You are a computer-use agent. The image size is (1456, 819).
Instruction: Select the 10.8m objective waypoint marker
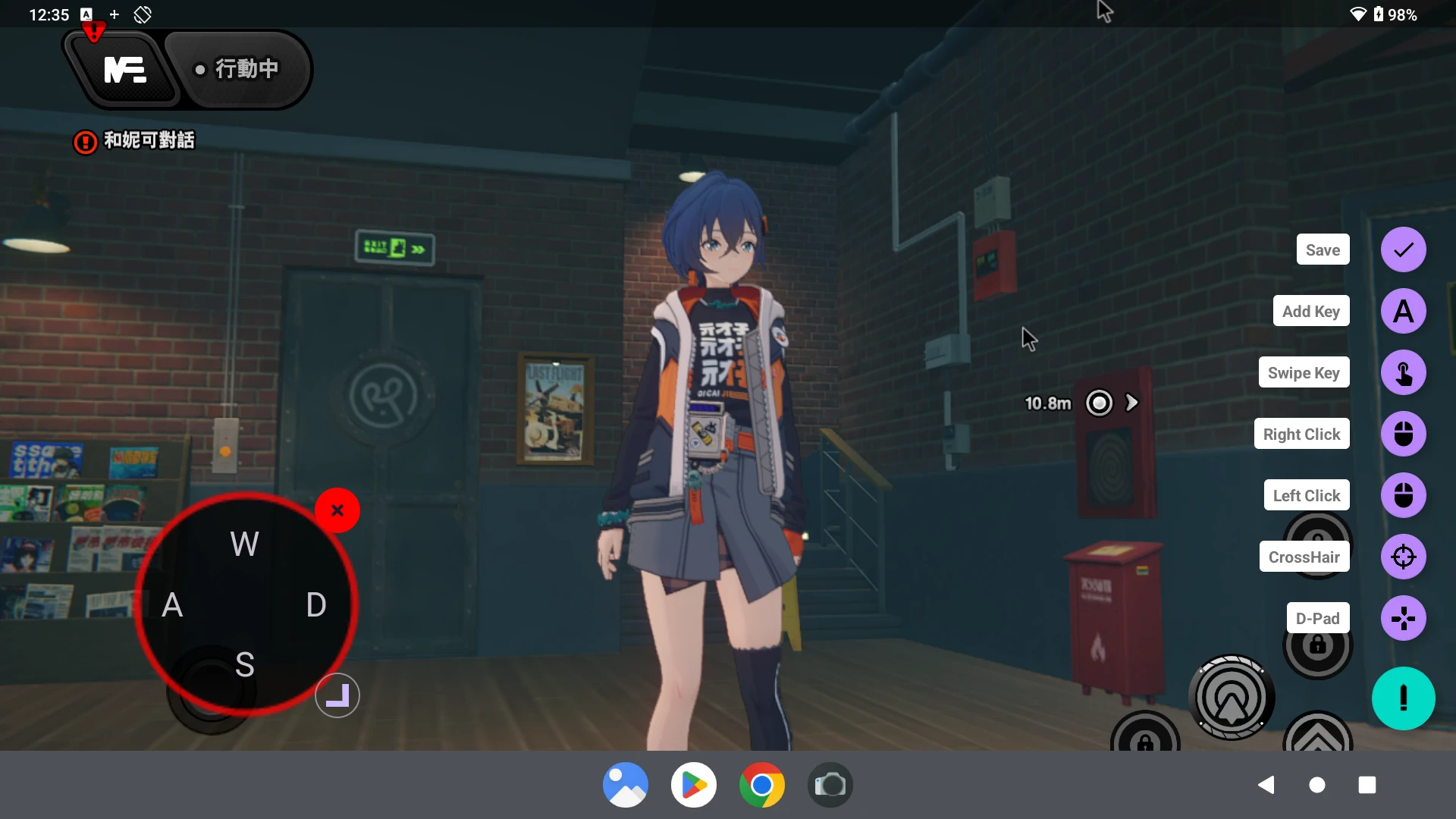click(x=1099, y=403)
